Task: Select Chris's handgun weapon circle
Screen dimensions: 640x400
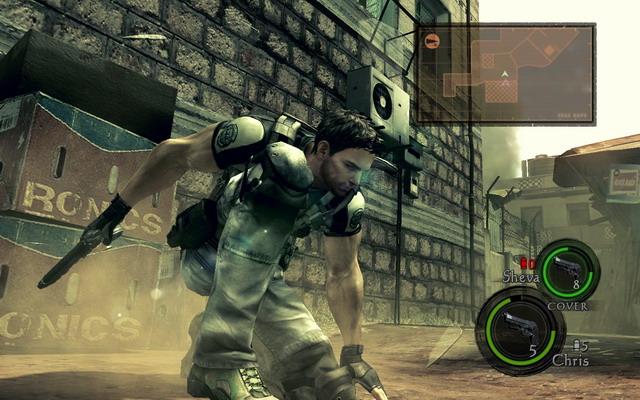Action: 520,329
